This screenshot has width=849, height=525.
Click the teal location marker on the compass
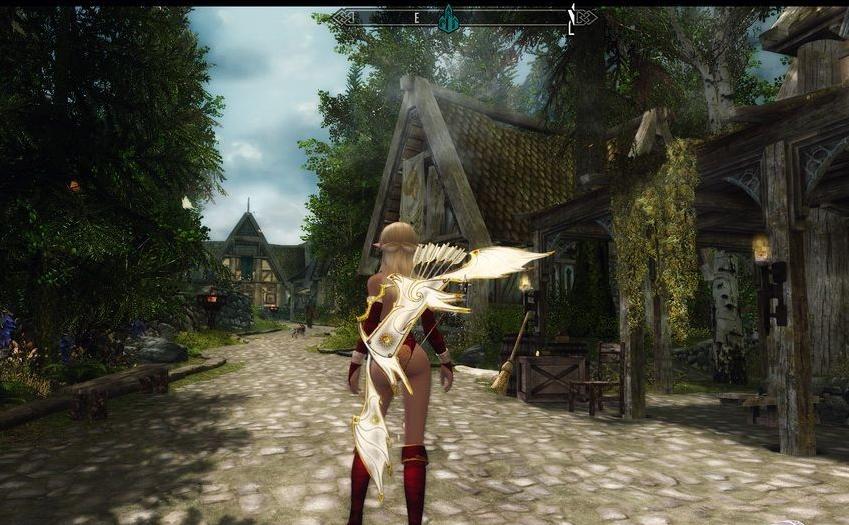[449, 17]
